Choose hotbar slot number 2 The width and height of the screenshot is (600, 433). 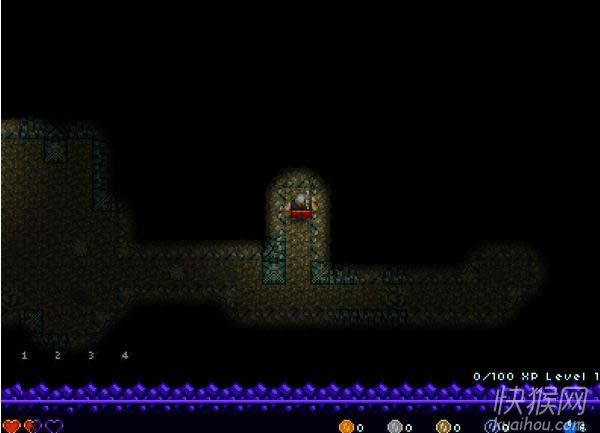(x=57, y=355)
